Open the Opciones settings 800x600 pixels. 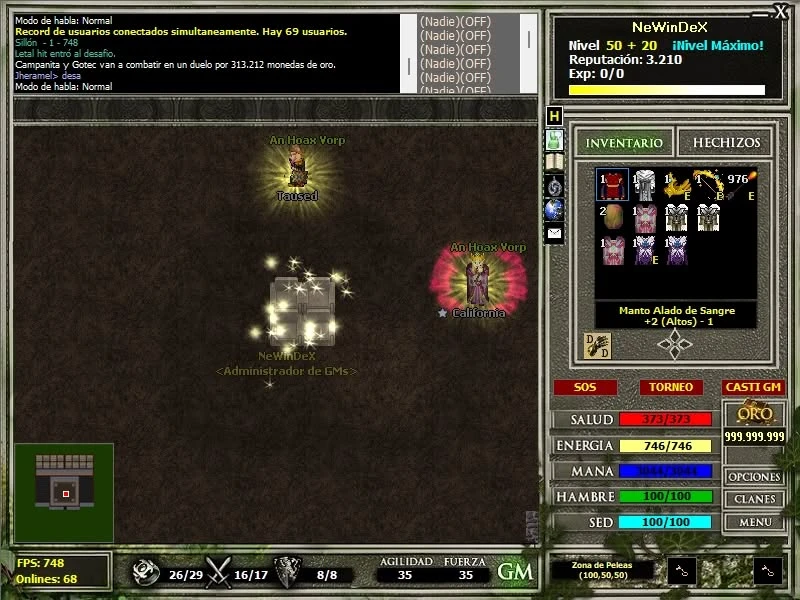click(754, 477)
